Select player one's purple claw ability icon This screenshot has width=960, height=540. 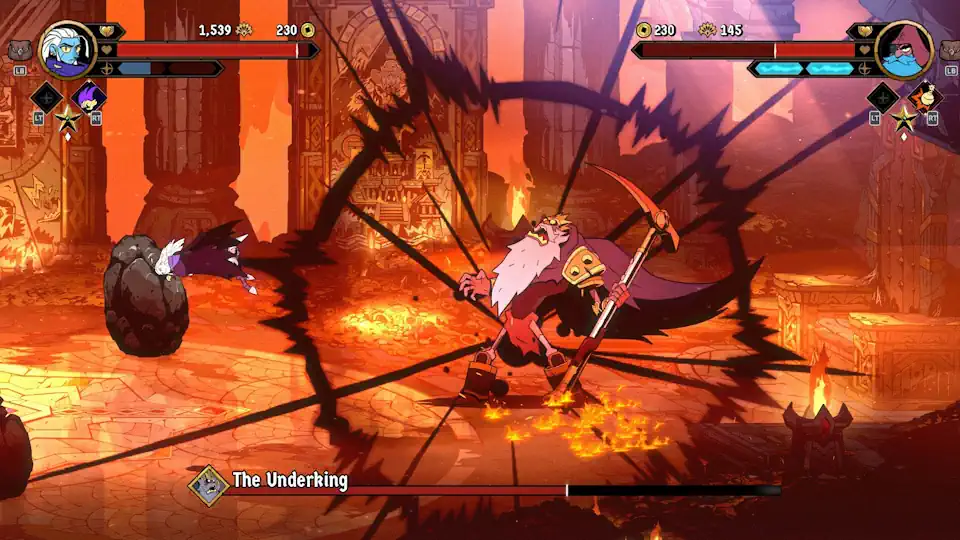pos(89,97)
